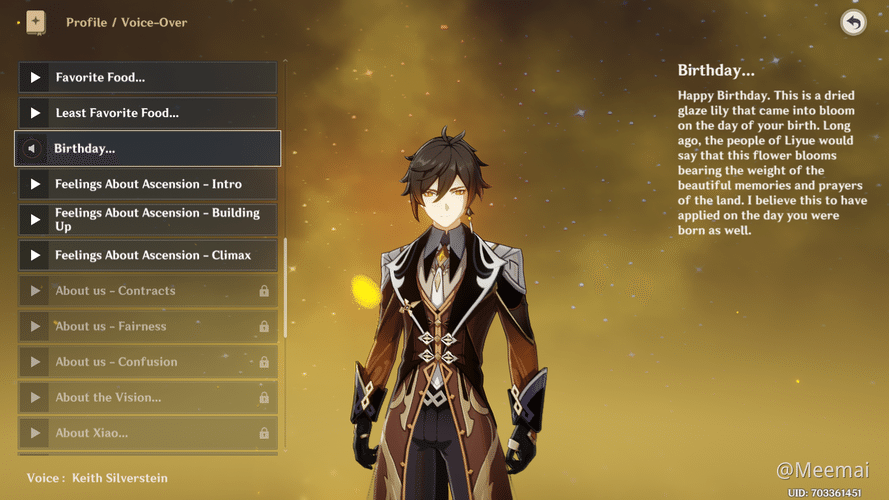Click the locked About Xiao voice line

coord(147,433)
